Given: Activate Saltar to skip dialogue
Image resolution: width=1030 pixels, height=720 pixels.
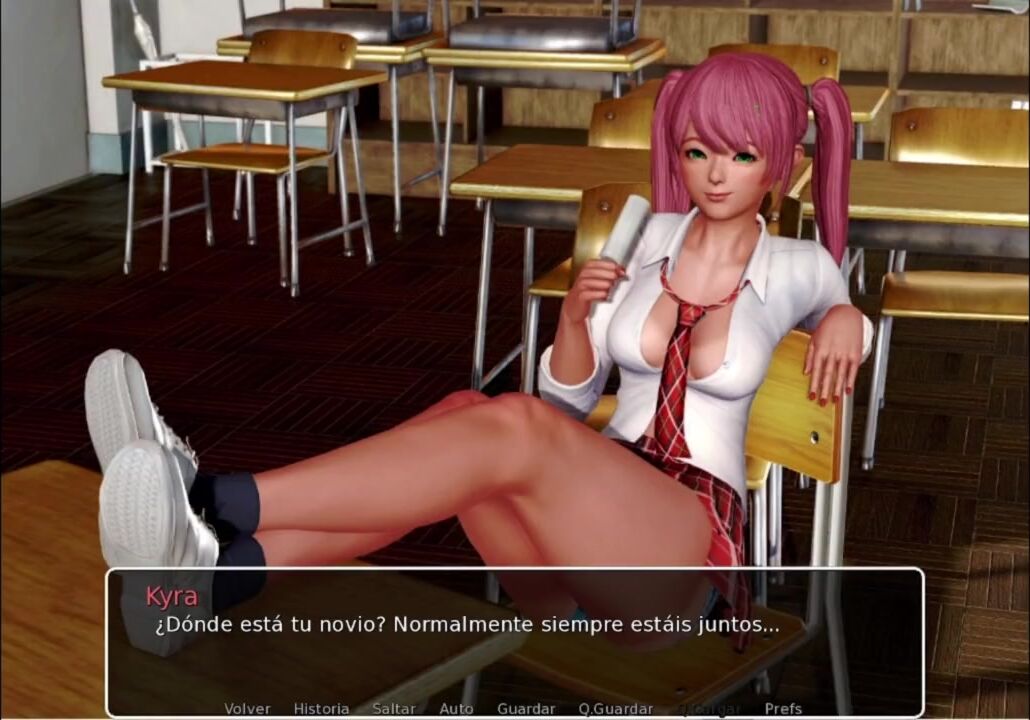Looking at the screenshot, I should (x=394, y=708).
